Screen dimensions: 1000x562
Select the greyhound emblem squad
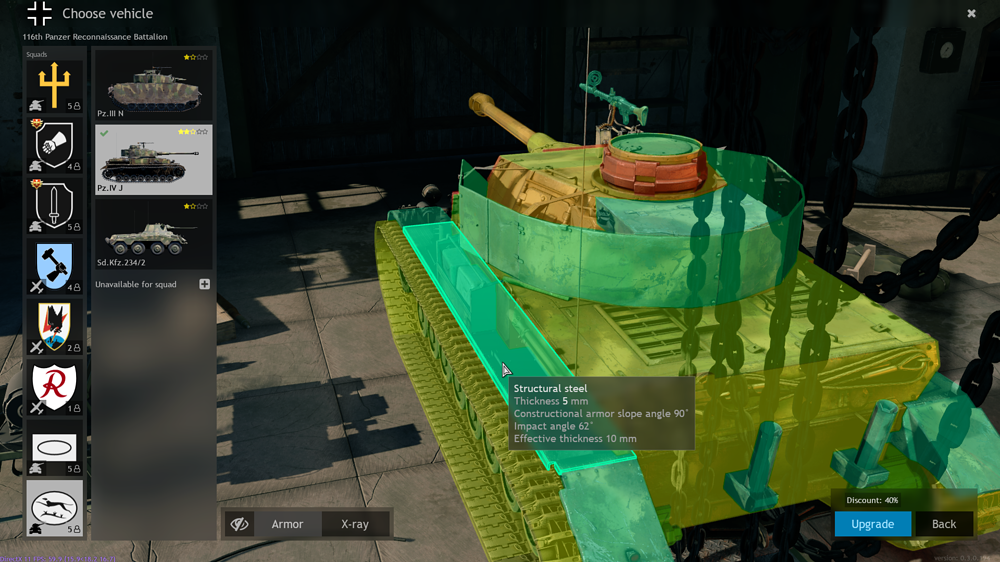click(x=54, y=508)
